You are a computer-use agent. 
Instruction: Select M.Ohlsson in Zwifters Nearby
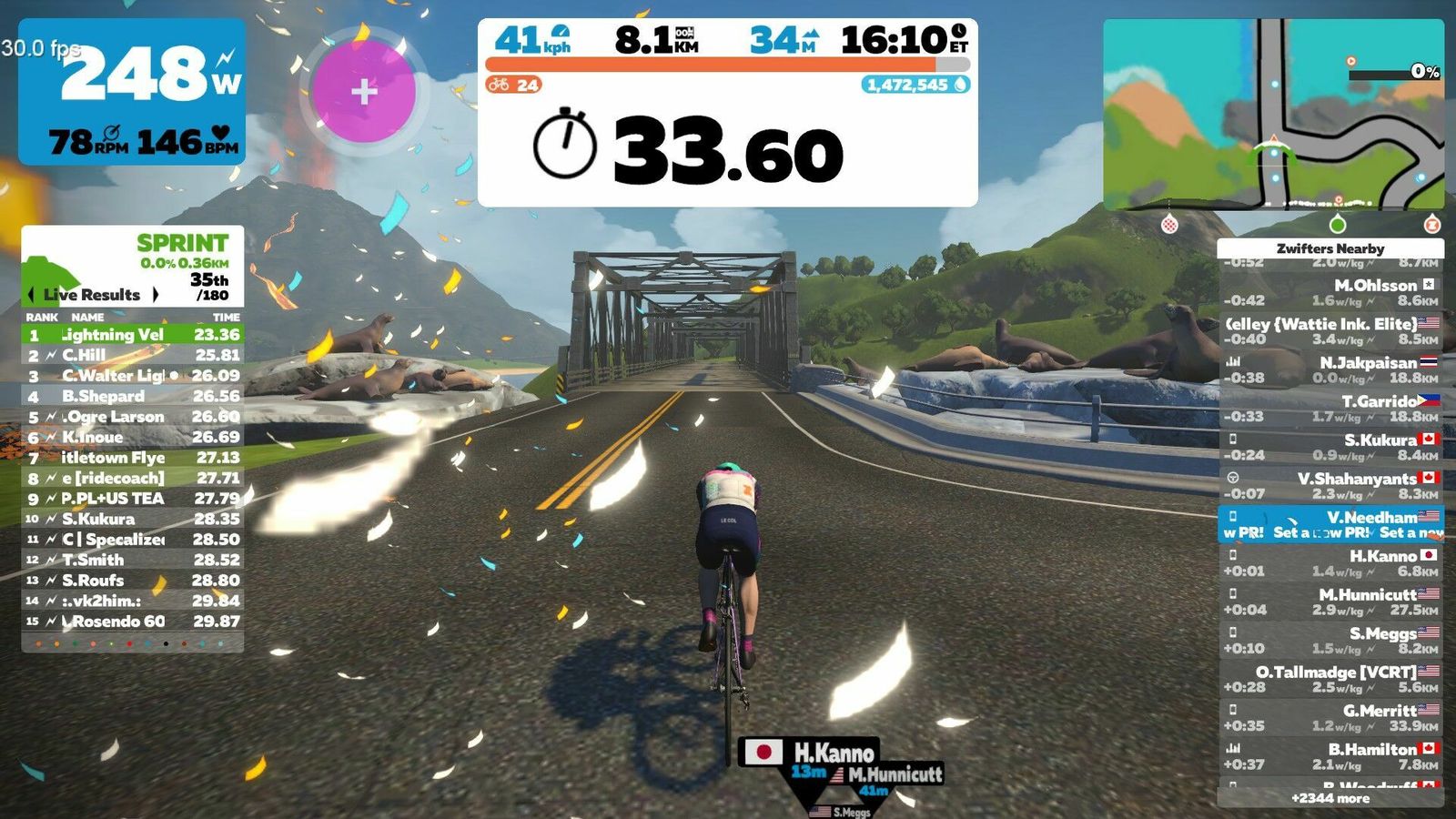click(1330, 292)
